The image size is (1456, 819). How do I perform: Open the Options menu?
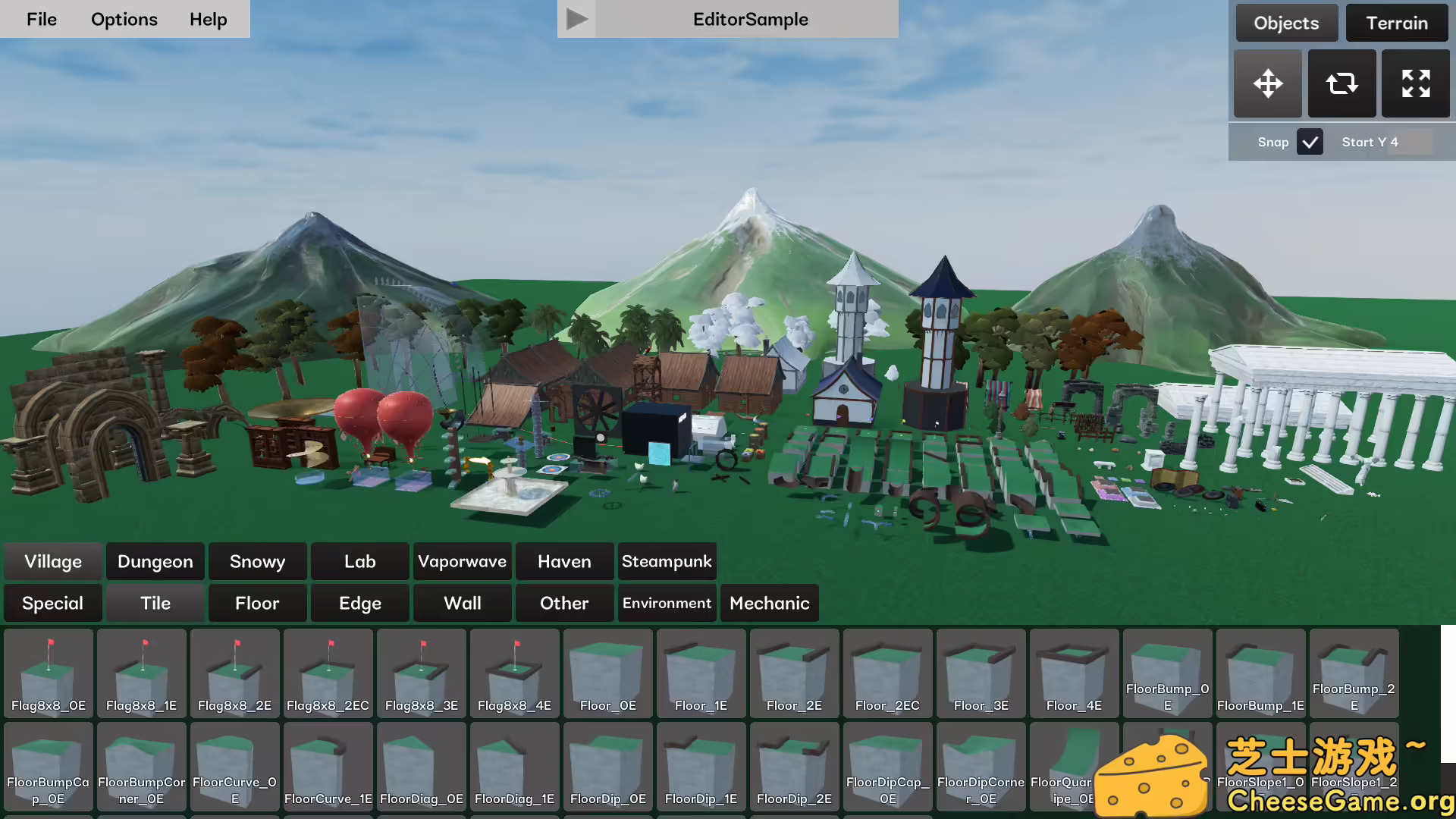(124, 19)
